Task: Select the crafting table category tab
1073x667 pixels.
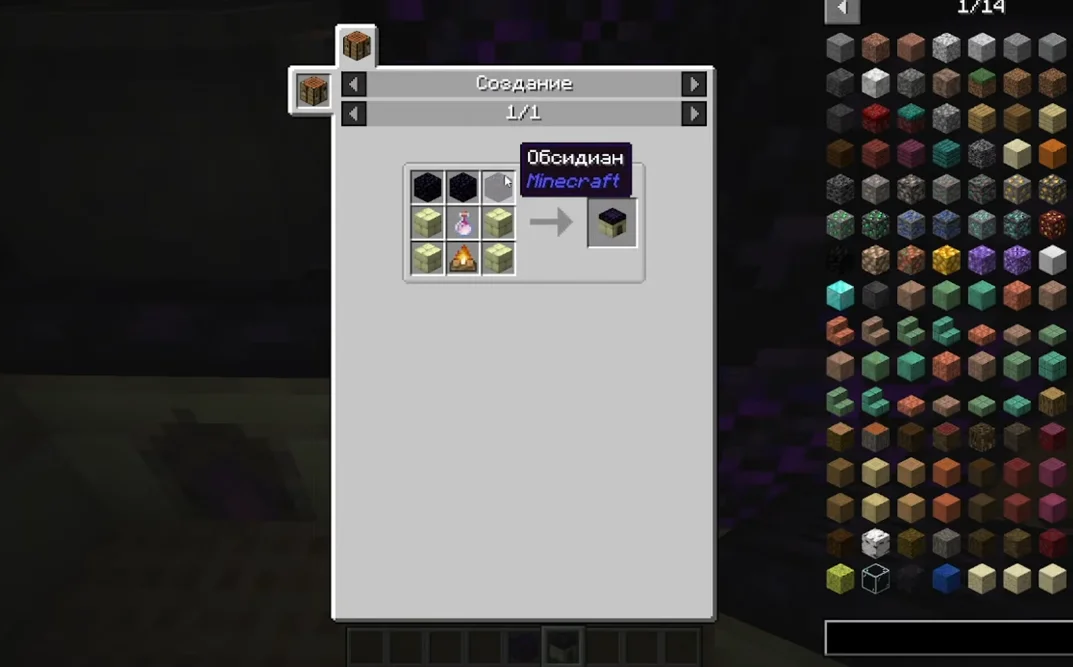Action: click(x=357, y=46)
